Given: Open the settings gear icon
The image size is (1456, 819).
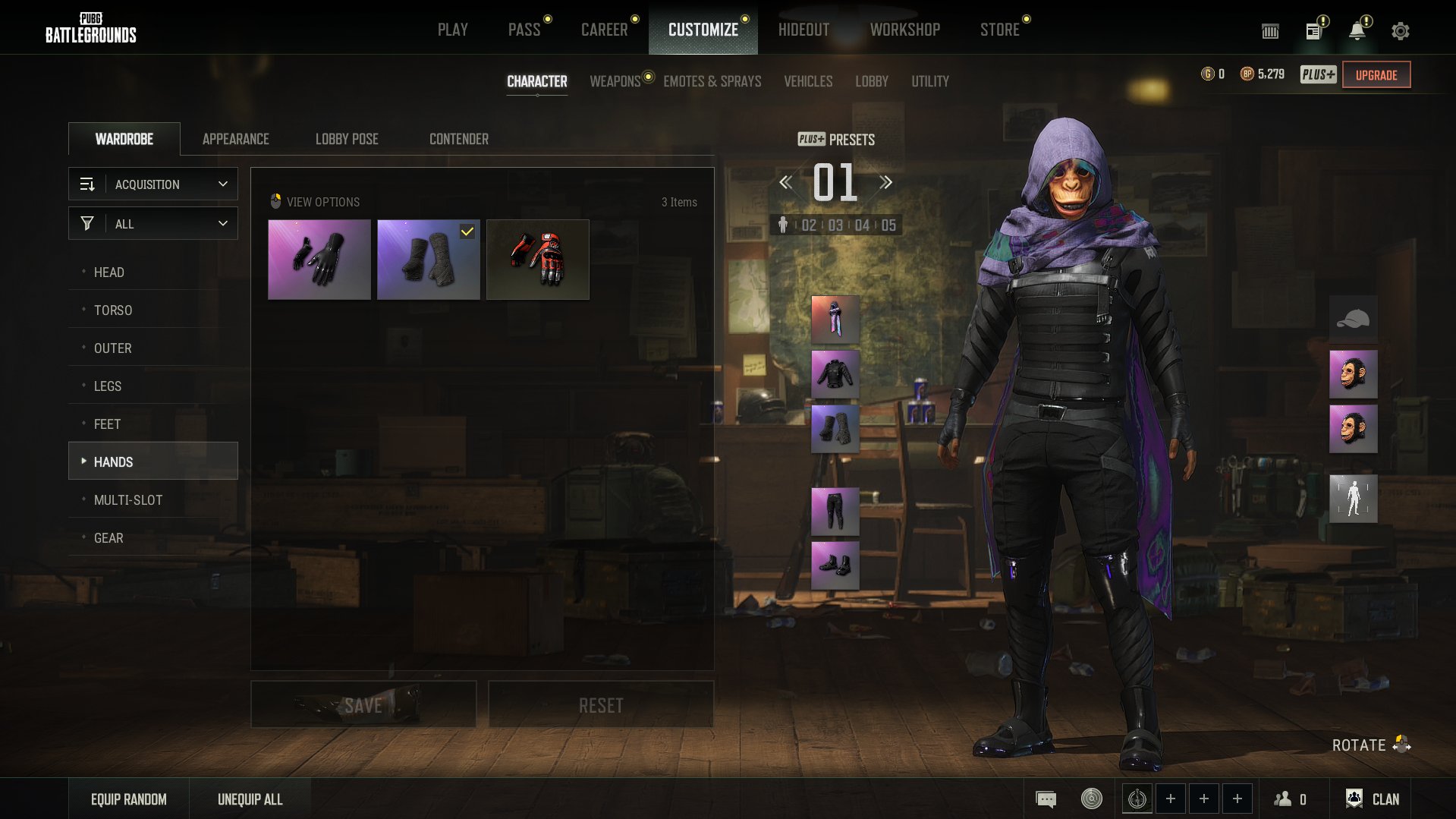Looking at the screenshot, I should click(x=1400, y=30).
